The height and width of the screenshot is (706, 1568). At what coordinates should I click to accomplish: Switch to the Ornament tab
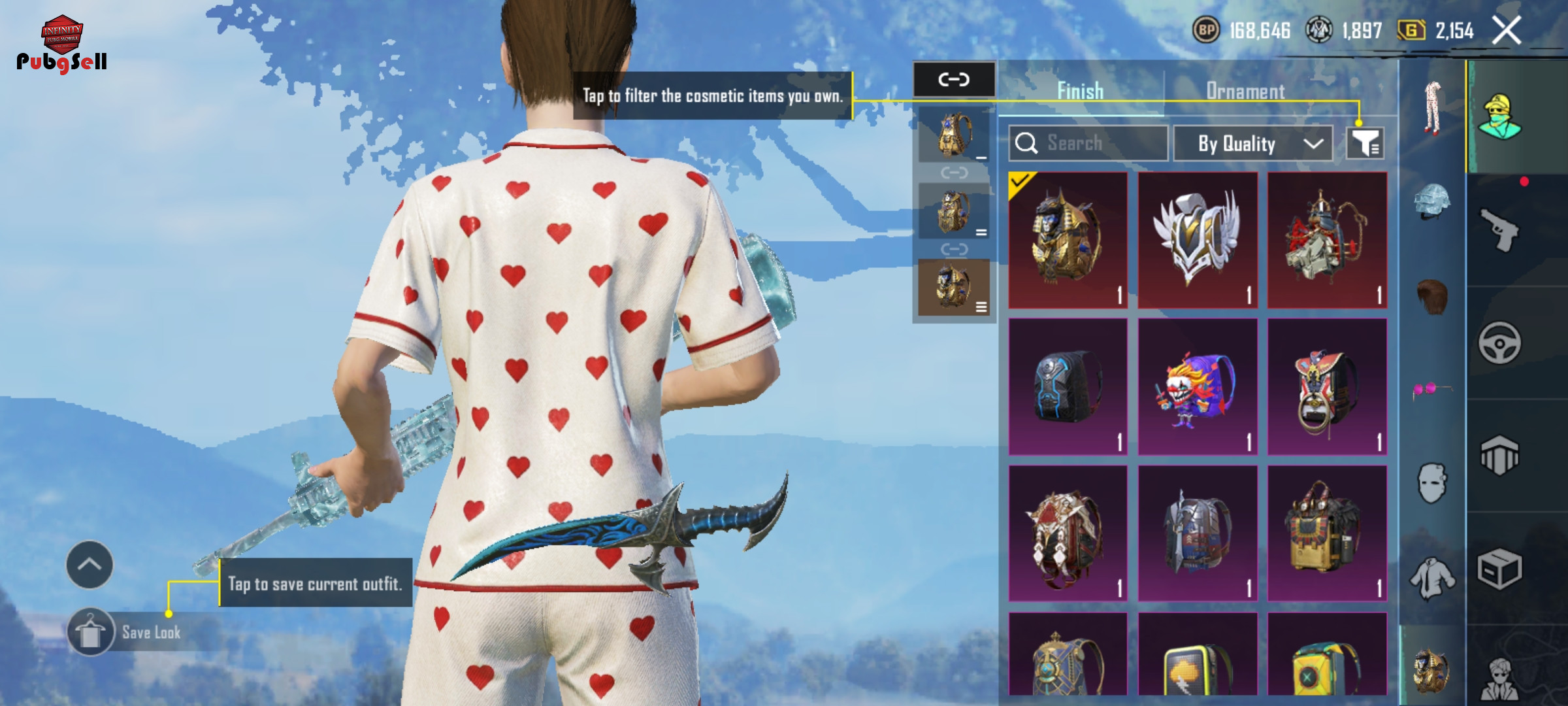coord(1245,92)
